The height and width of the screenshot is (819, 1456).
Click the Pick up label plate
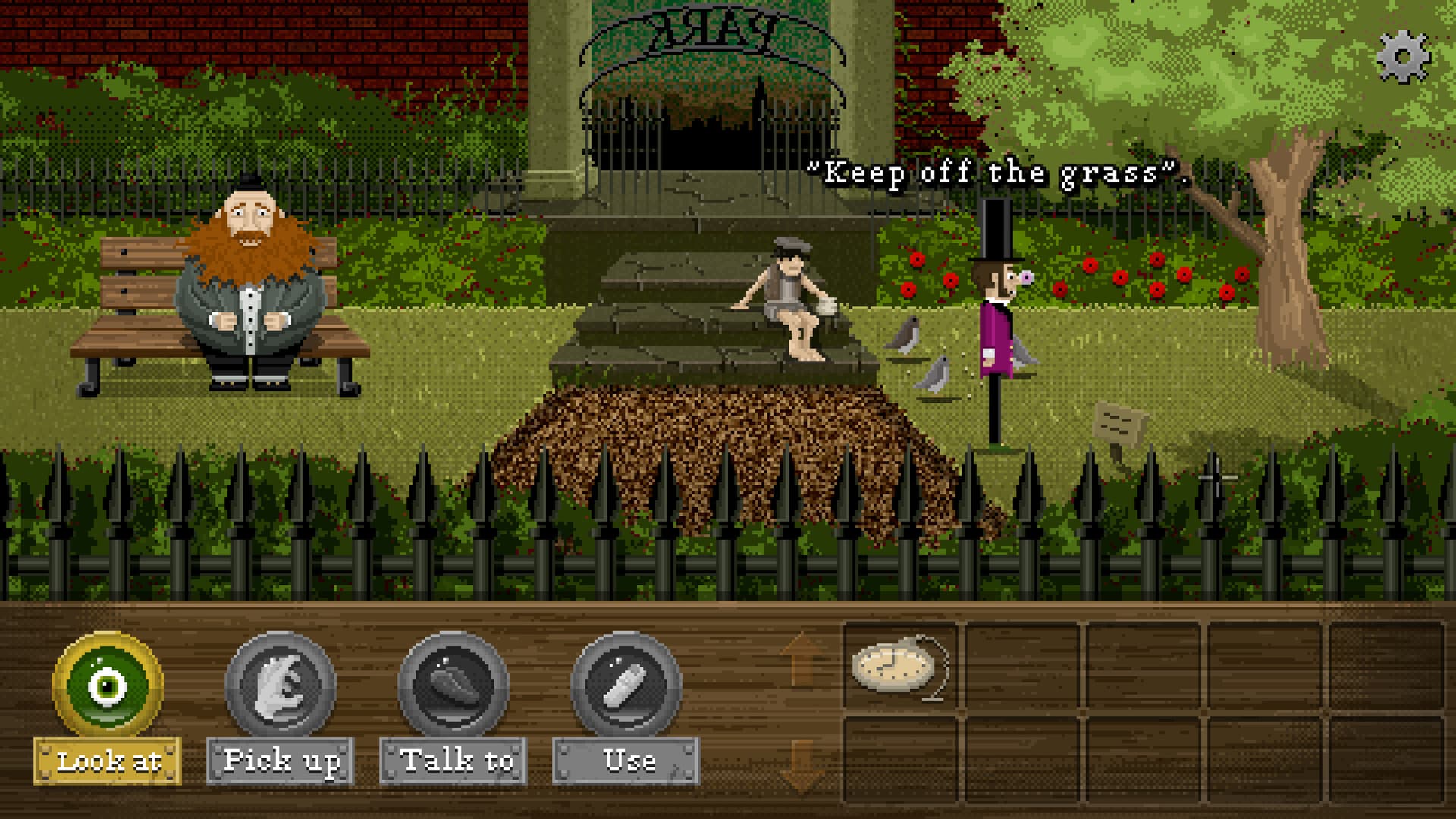[x=281, y=761]
